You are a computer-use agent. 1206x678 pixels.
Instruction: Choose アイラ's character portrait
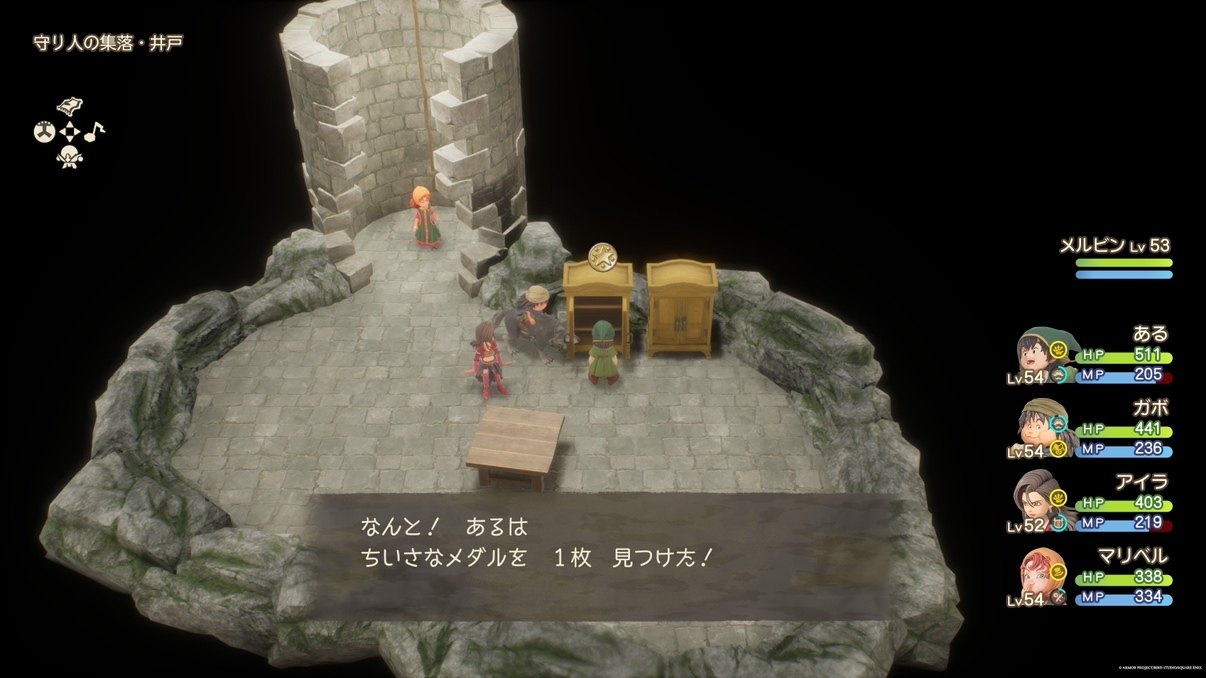1037,500
